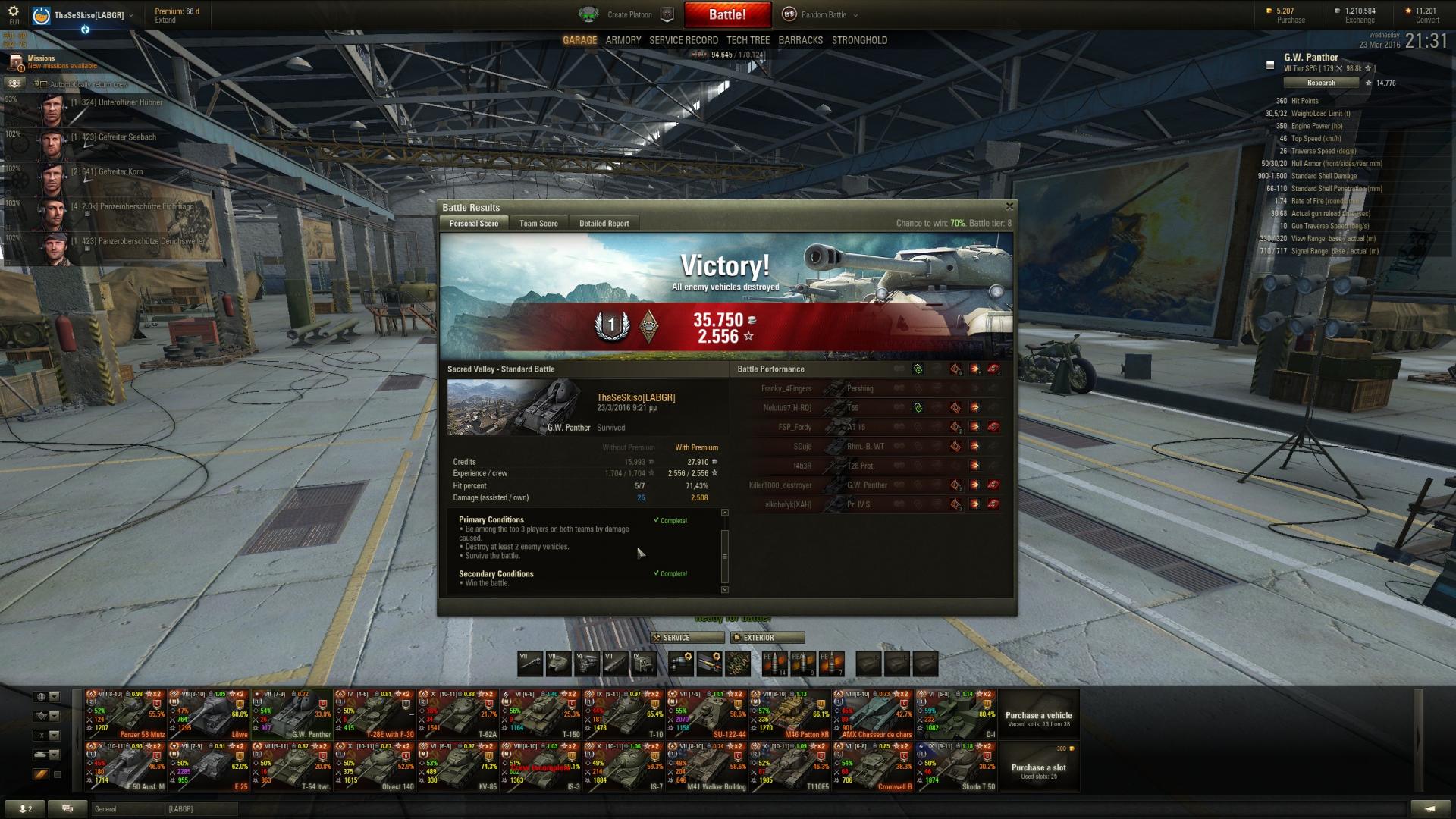Select the Löwe in the tank carousel

209,714
